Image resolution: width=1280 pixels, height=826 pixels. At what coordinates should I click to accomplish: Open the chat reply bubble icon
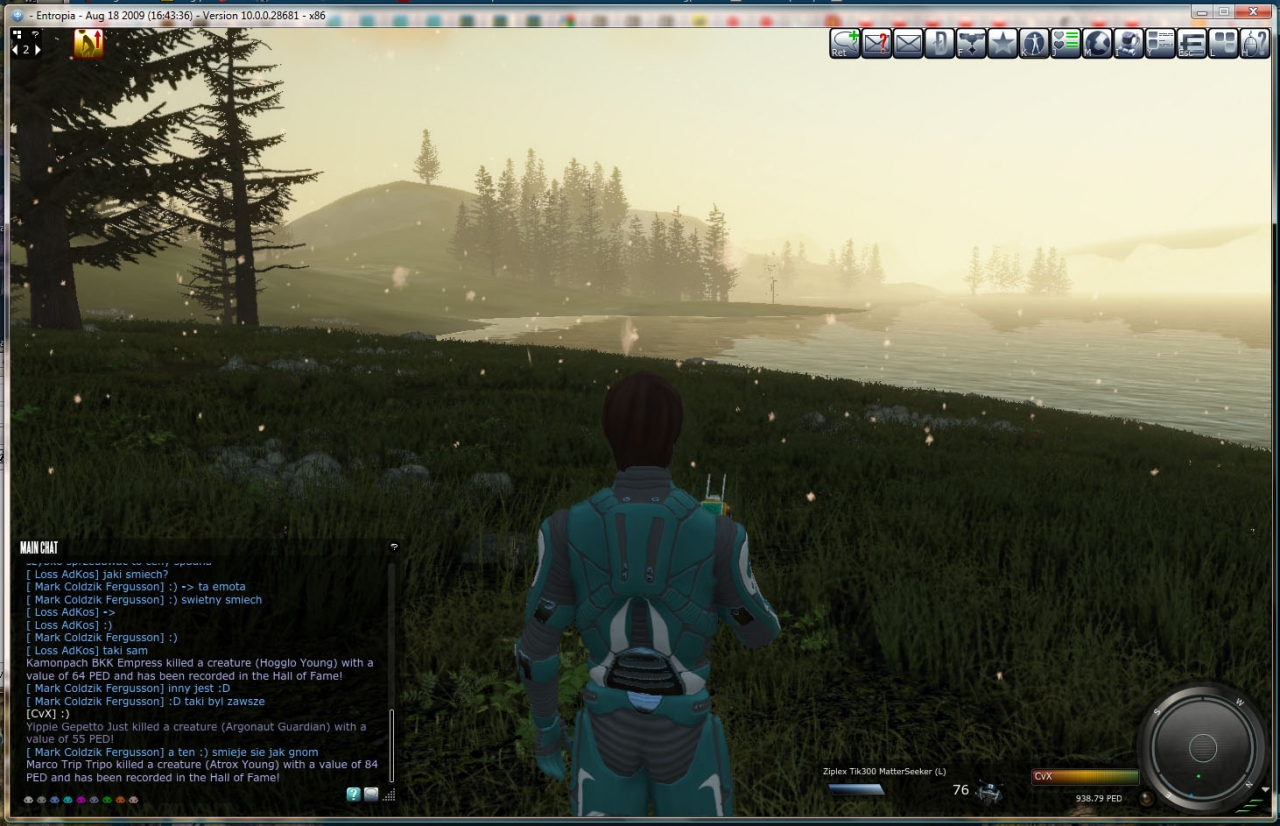click(x=845, y=43)
